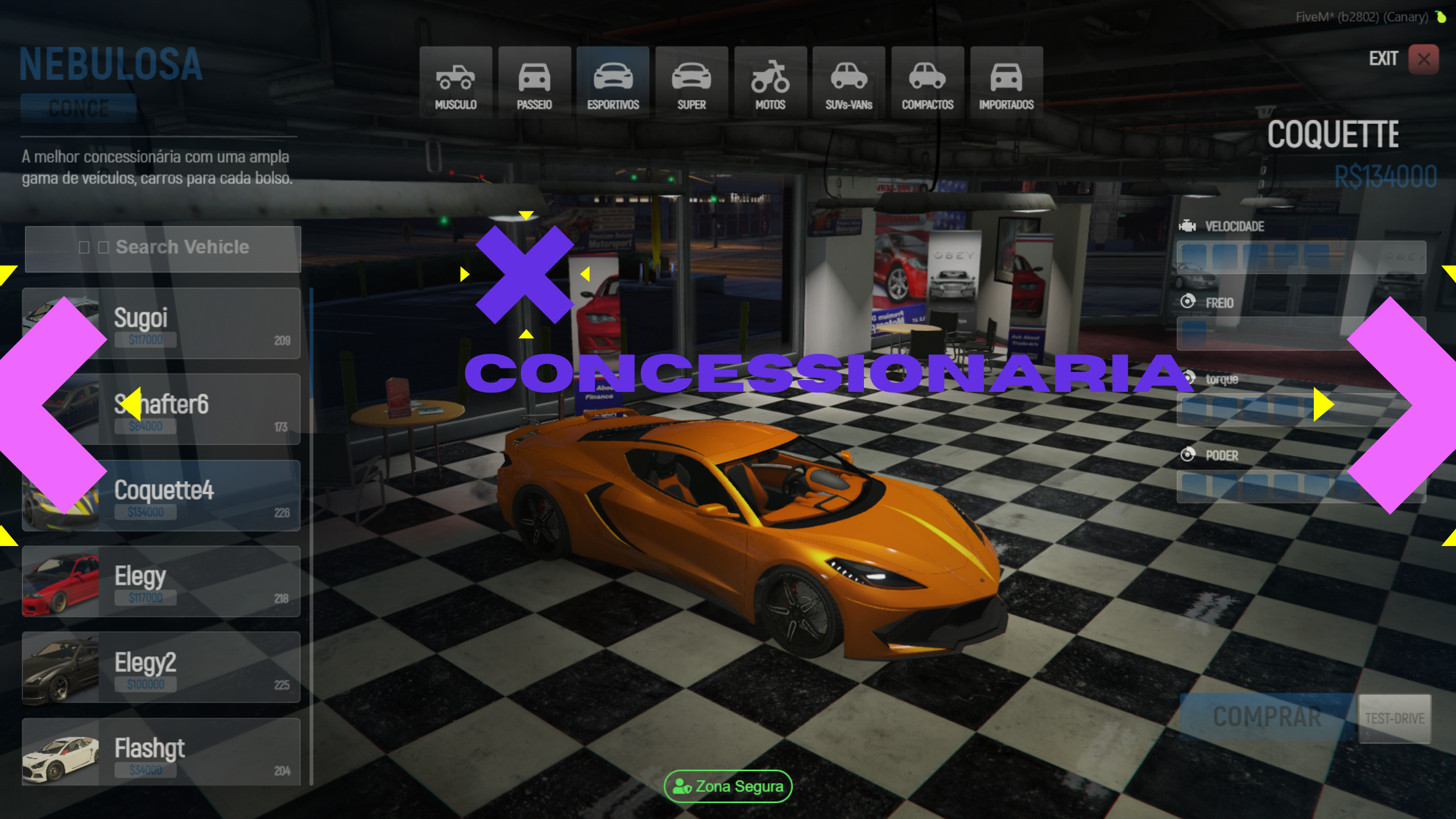Switch to the MUSCULO category tab
This screenshot has width=1456, height=819.
pyautogui.click(x=456, y=83)
